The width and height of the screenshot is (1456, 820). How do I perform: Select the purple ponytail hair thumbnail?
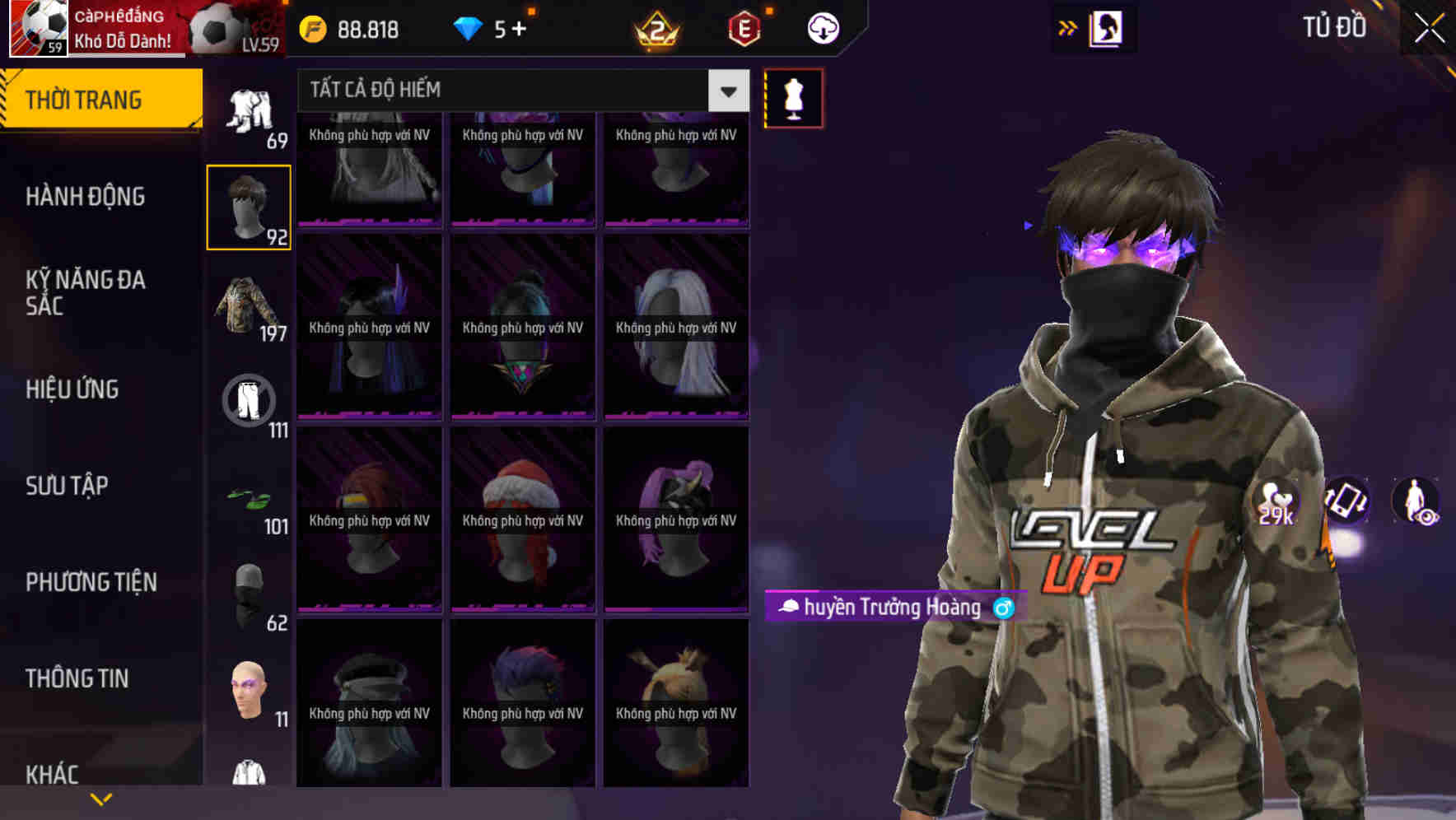(676, 519)
